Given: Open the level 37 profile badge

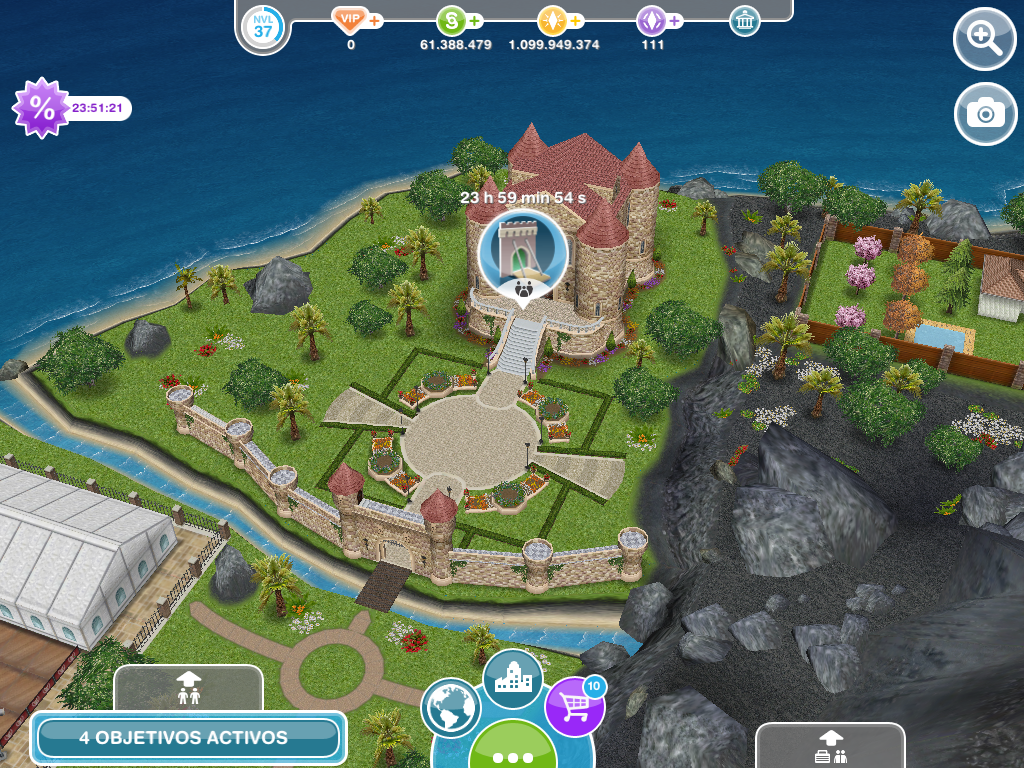Looking at the screenshot, I should [263, 28].
